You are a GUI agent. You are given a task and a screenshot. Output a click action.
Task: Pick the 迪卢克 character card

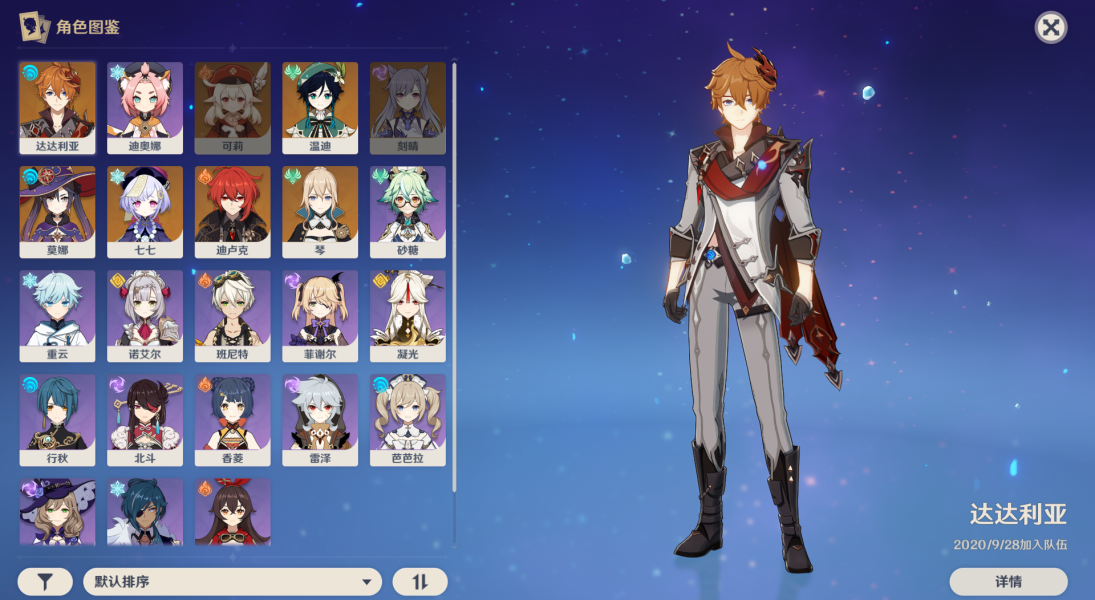[x=233, y=211]
